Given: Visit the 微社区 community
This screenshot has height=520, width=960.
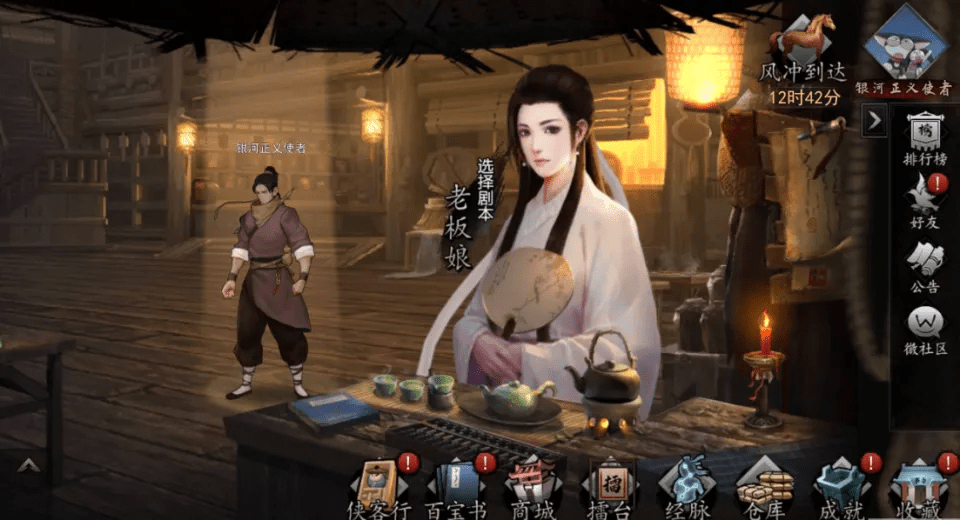Looking at the screenshot, I should [924, 330].
